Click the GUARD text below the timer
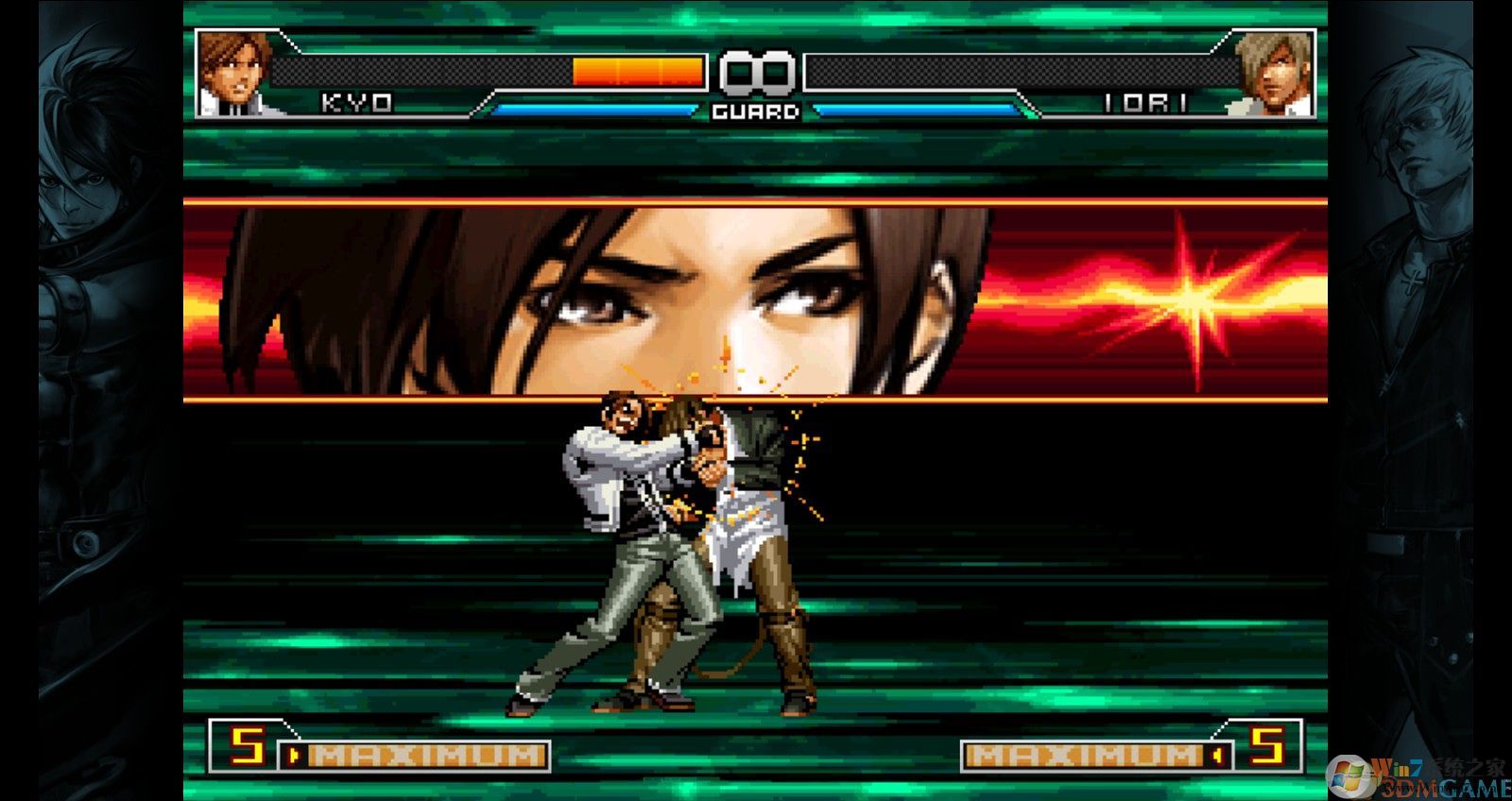Image resolution: width=1512 pixels, height=801 pixels. [x=753, y=113]
